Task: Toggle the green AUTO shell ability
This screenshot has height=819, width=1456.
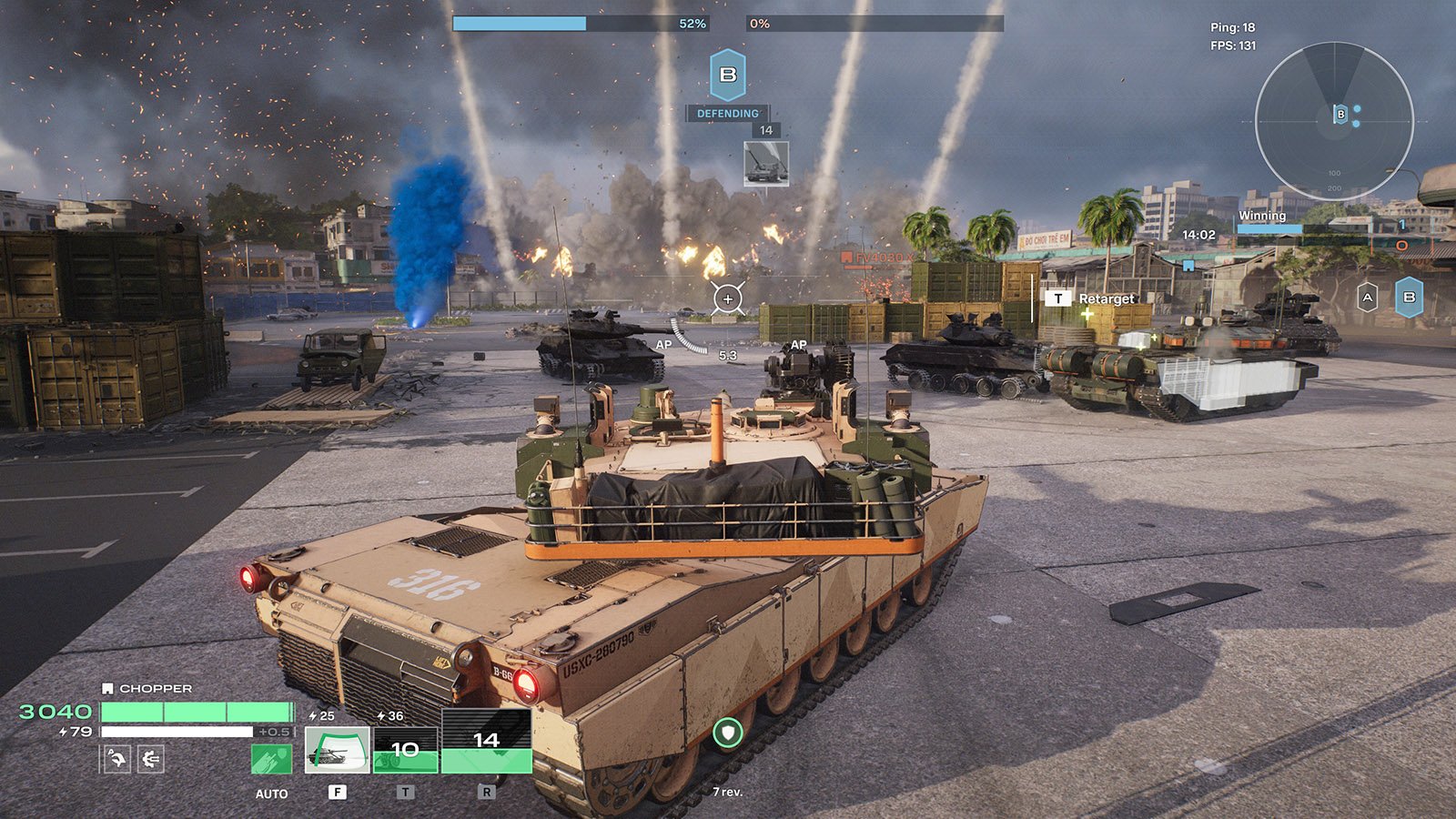Action: (x=271, y=759)
